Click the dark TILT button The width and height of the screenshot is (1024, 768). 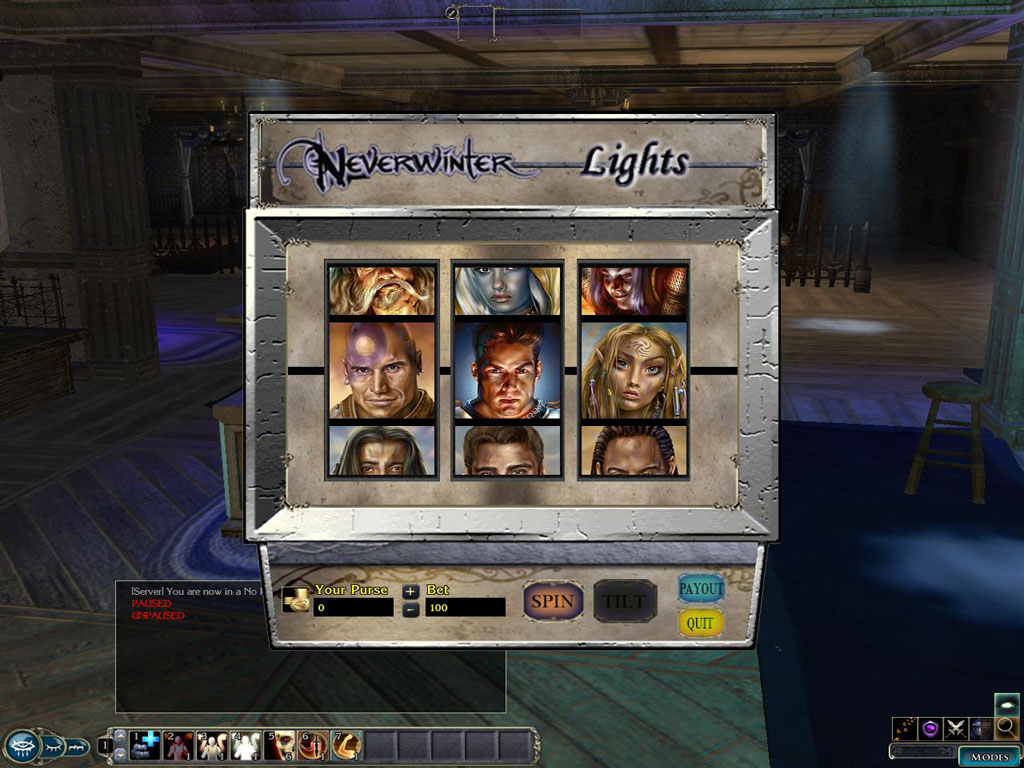[x=625, y=601]
